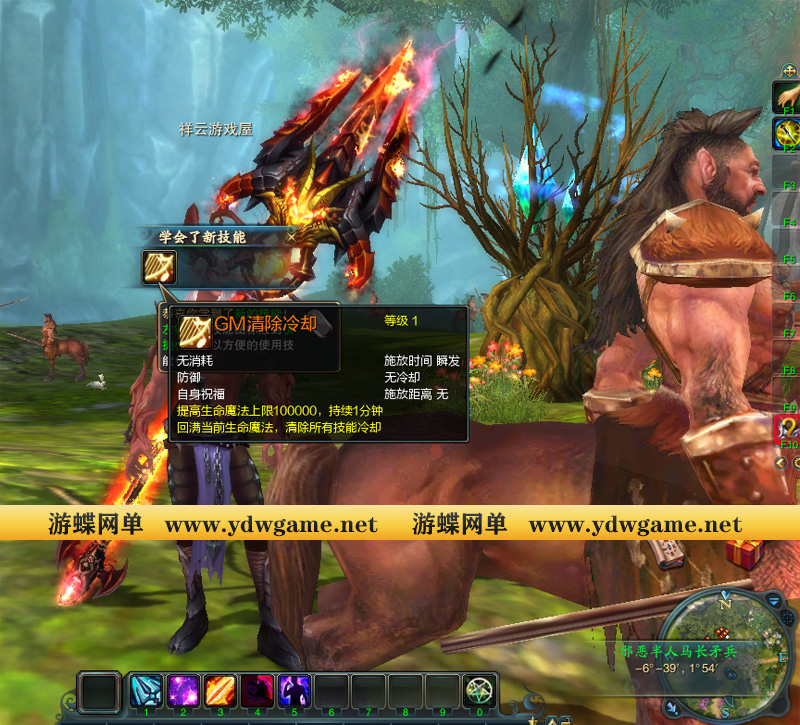This screenshot has width=800, height=725.
Task: Activate the glowing purple figure skill
Action: tap(295, 691)
